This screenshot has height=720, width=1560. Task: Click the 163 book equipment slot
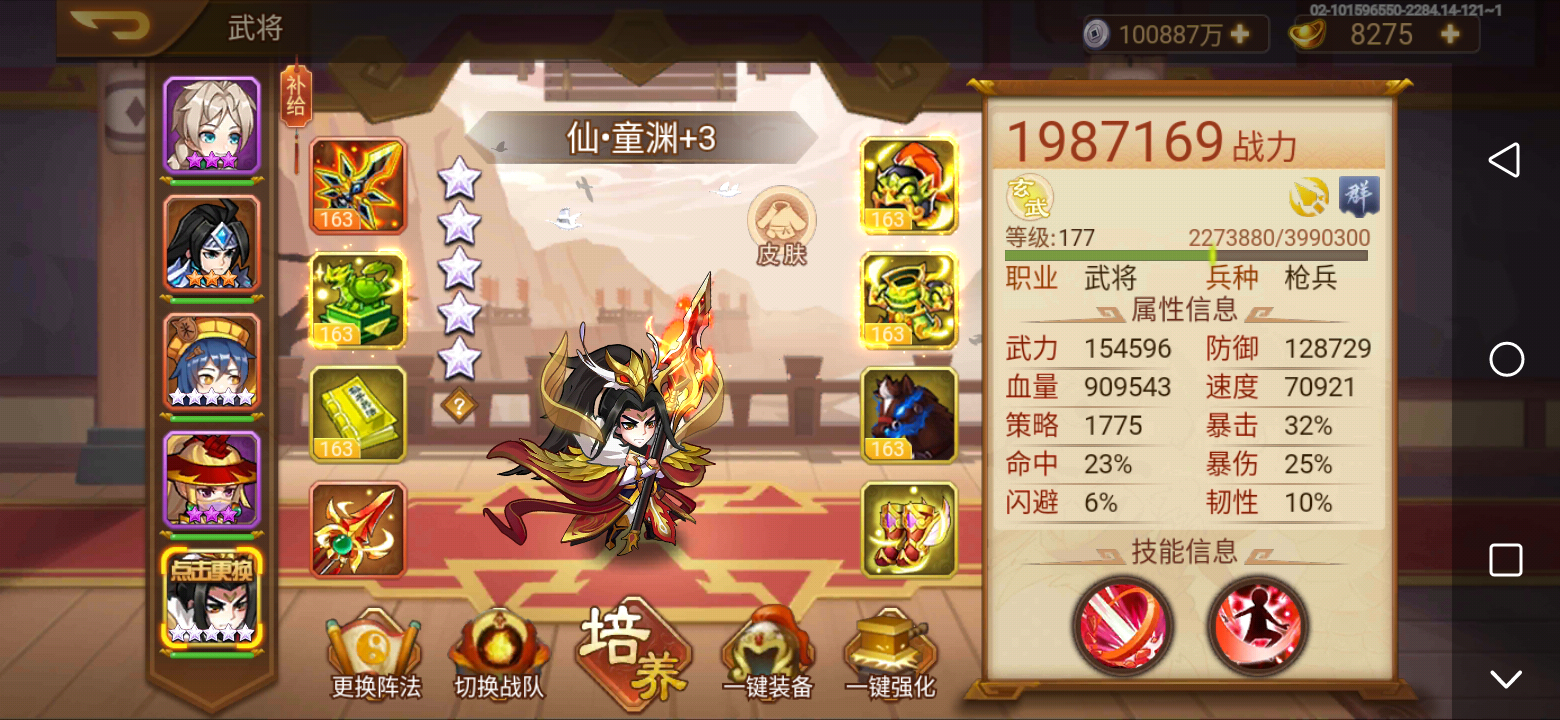[357, 415]
